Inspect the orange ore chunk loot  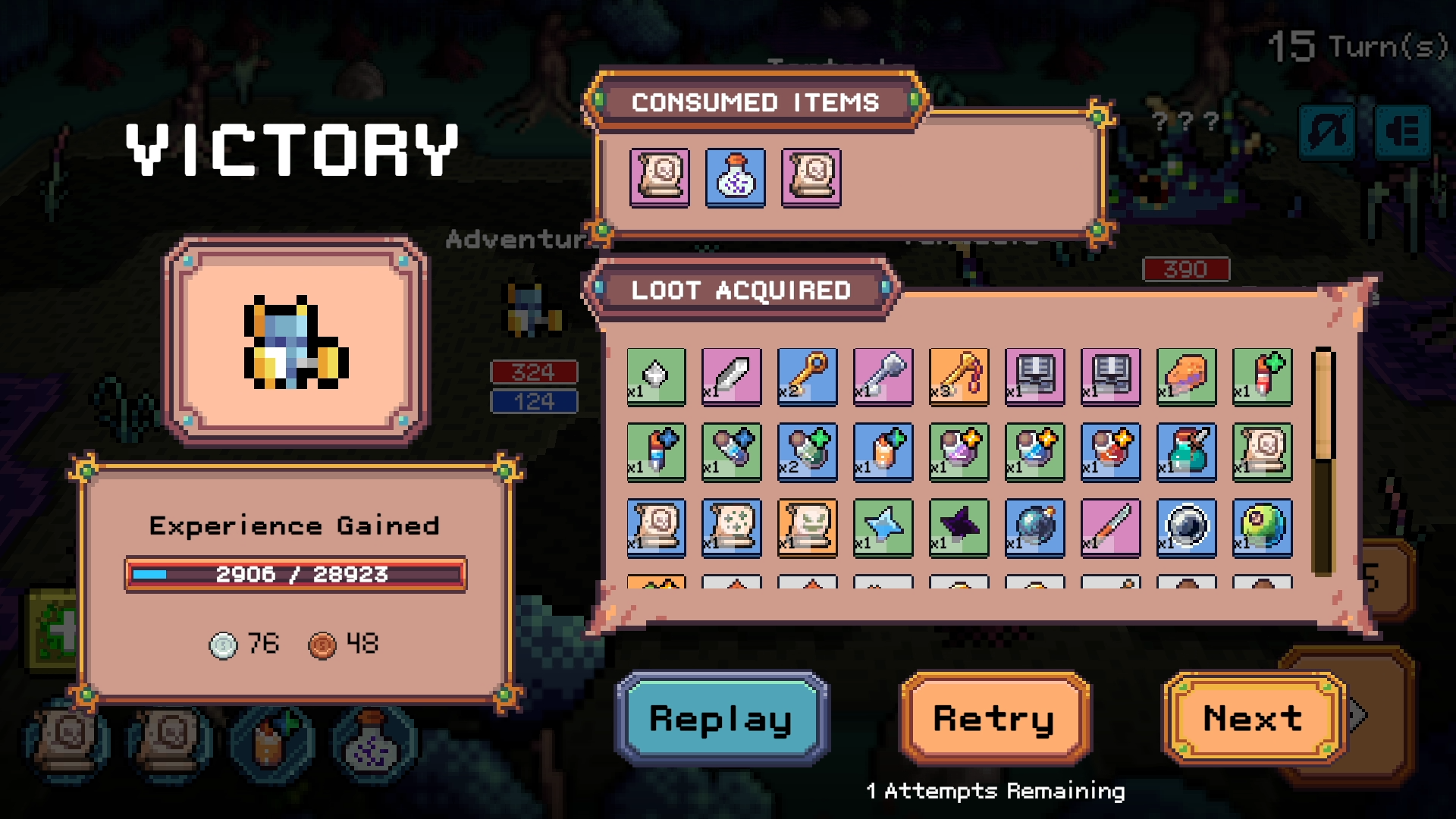[x=1187, y=376]
